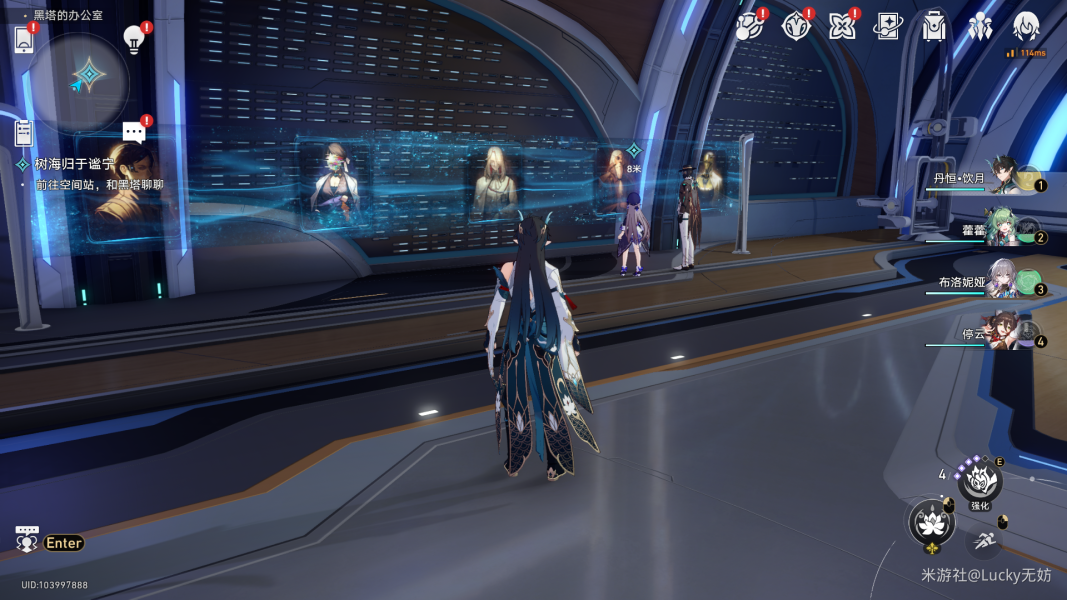Open the phone menu icon
This screenshot has width=1067, height=600.
[24, 40]
